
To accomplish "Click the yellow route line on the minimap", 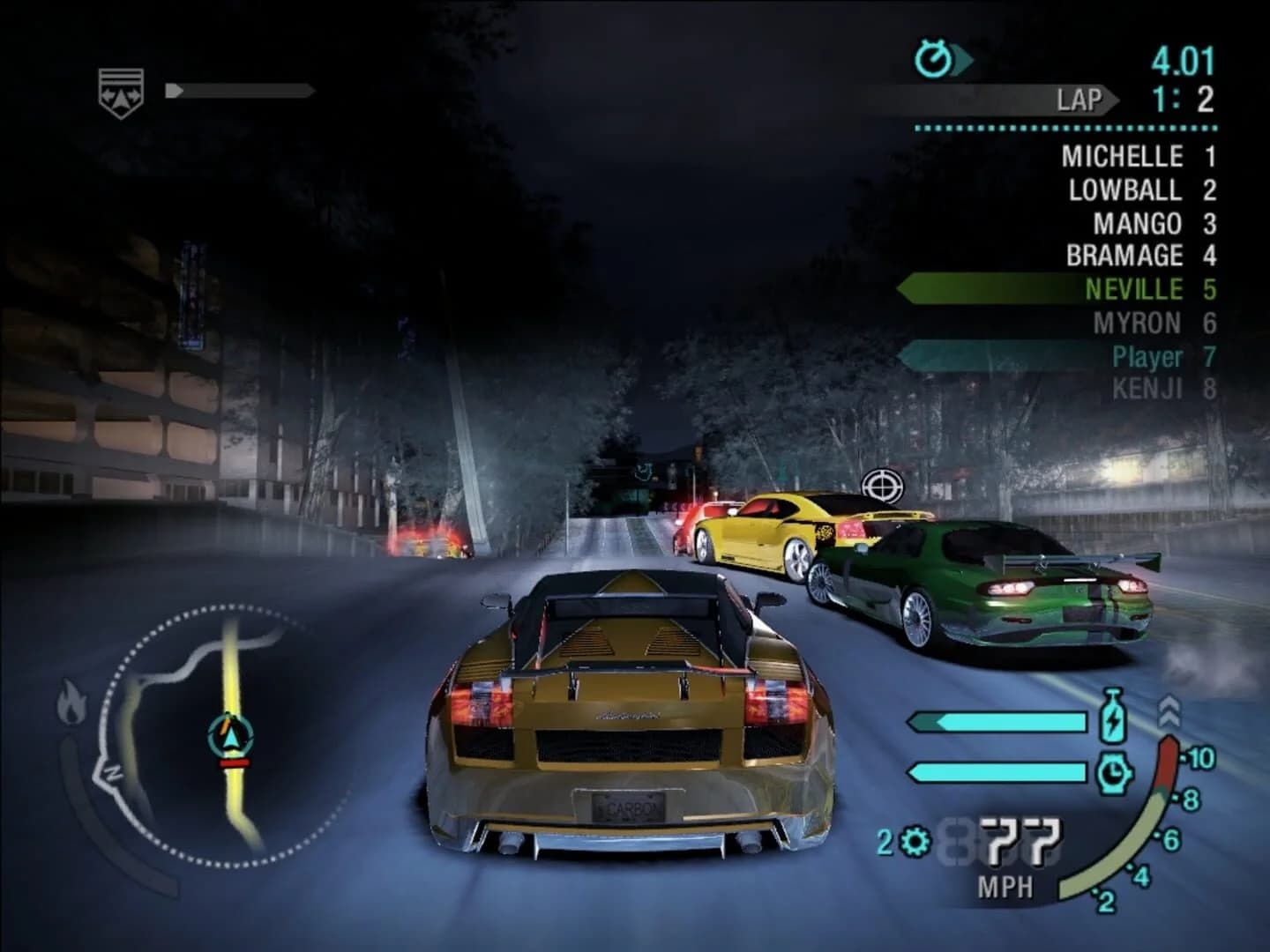I will click(231, 670).
